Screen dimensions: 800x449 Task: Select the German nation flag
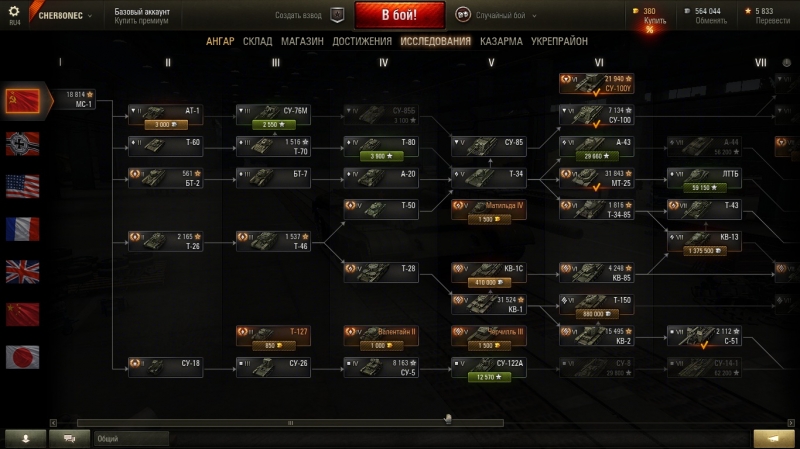[22, 142]
